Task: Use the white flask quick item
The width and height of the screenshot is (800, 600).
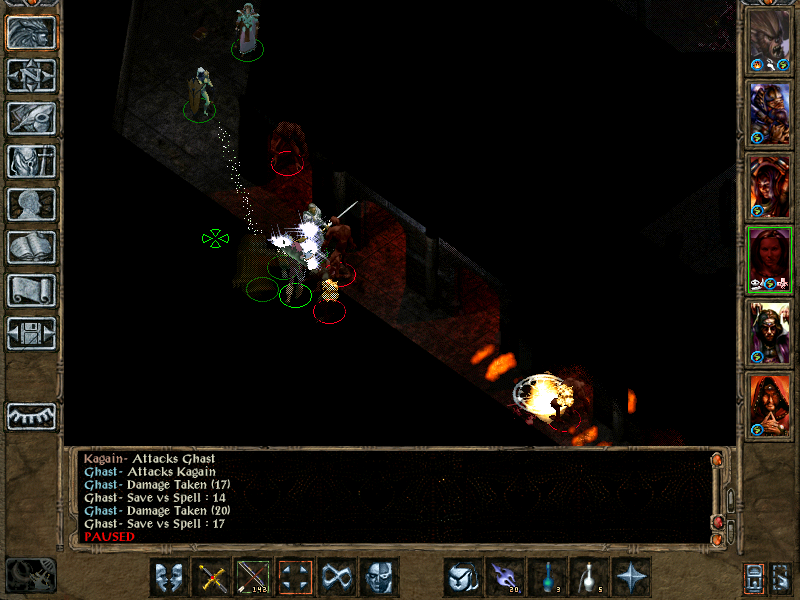Action: point(590,577)
